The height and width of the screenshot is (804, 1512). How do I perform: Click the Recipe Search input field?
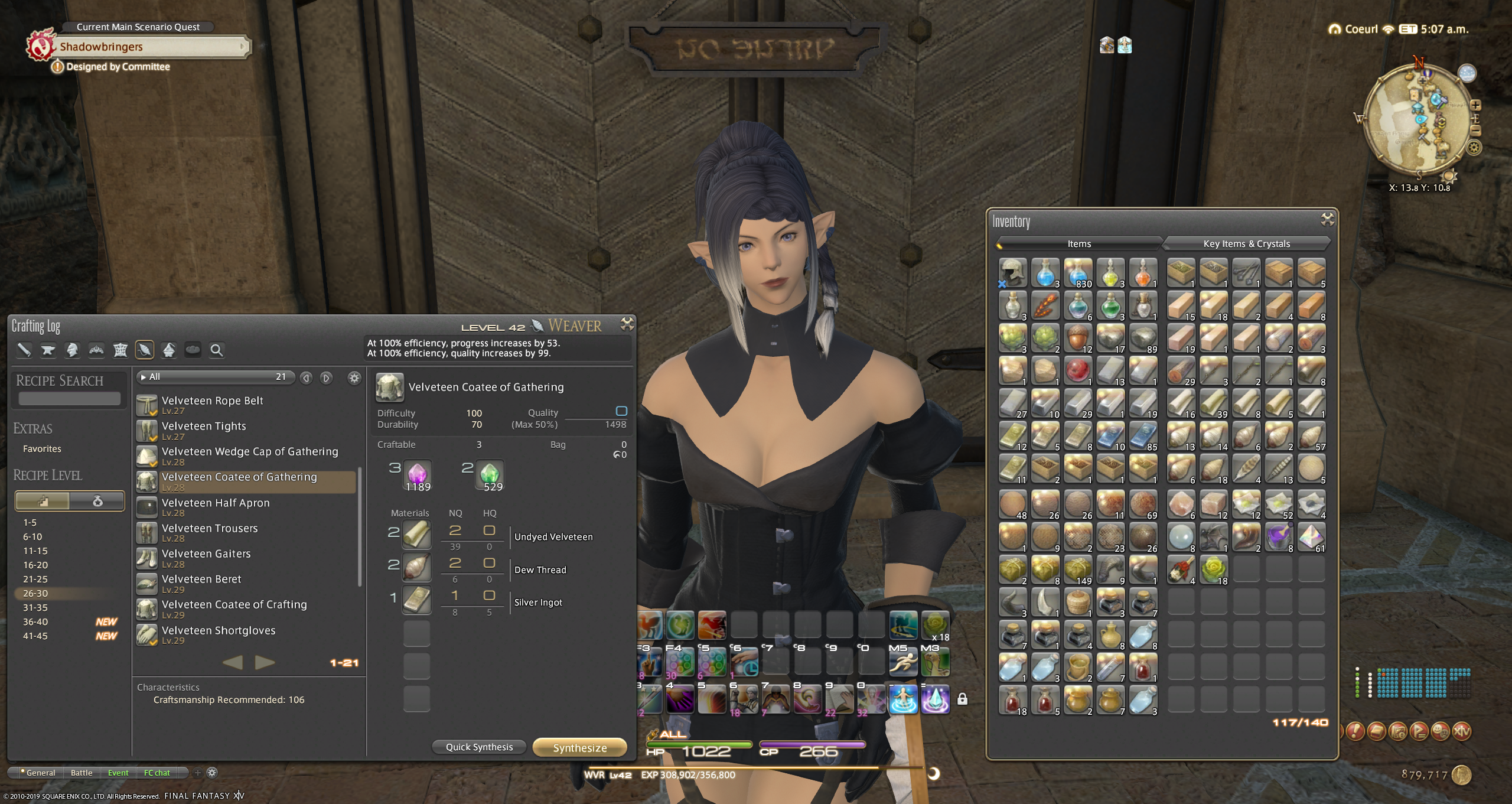coord(69,399)
